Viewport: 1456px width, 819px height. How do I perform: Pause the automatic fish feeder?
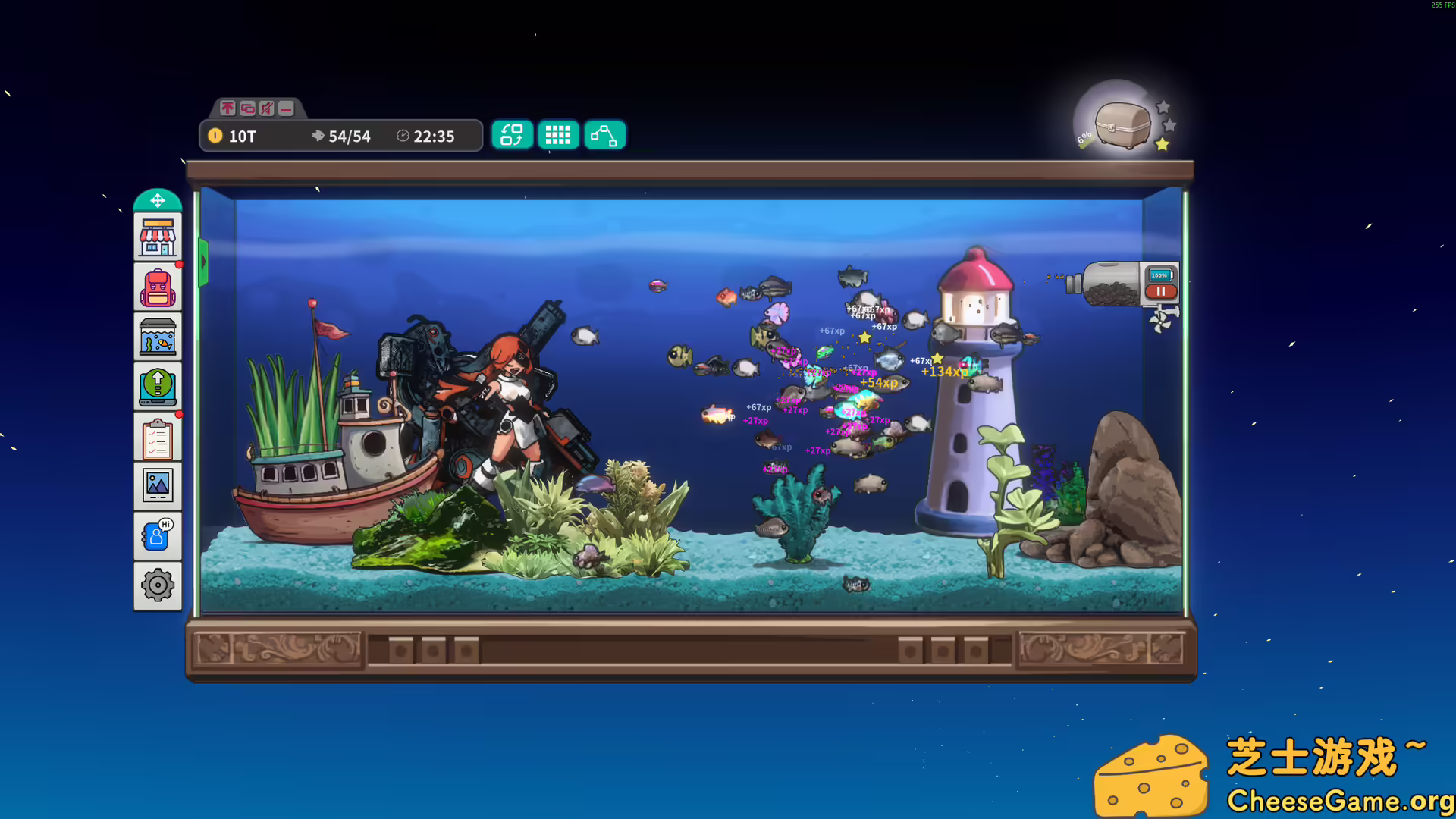click(1161, 291)
